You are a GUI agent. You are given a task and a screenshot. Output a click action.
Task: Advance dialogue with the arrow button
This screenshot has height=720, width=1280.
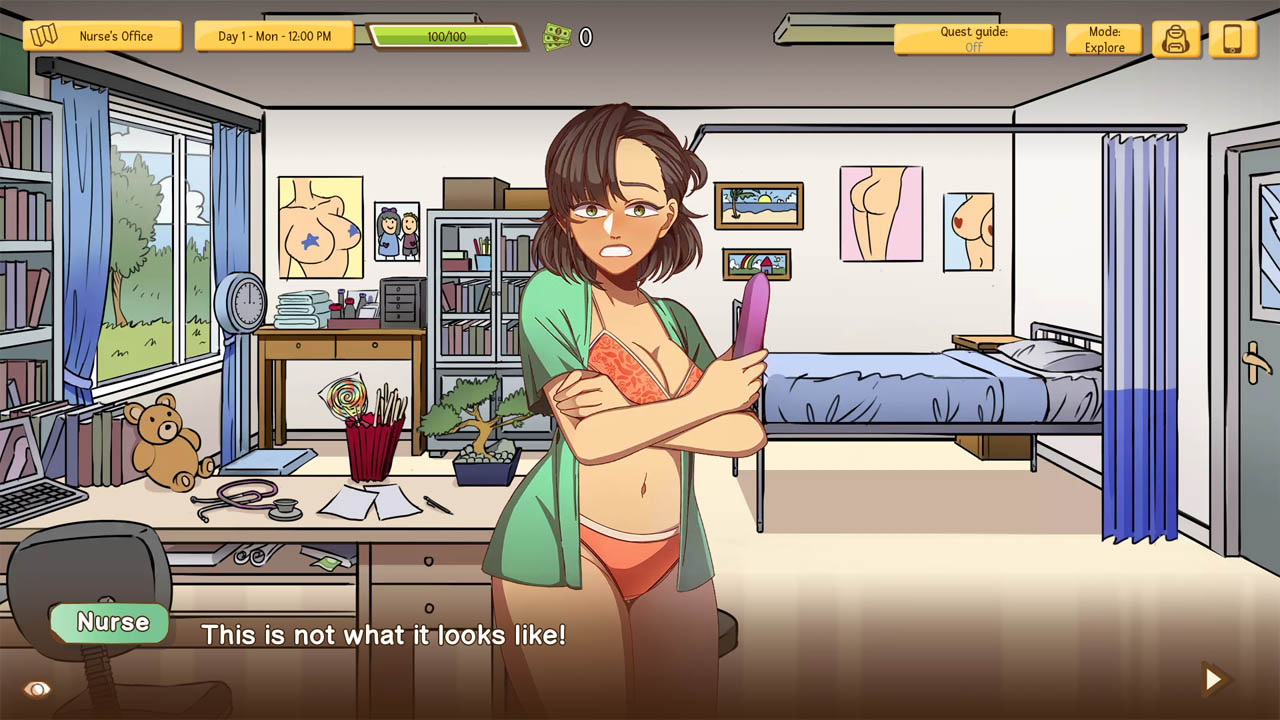pos(1214,680)
